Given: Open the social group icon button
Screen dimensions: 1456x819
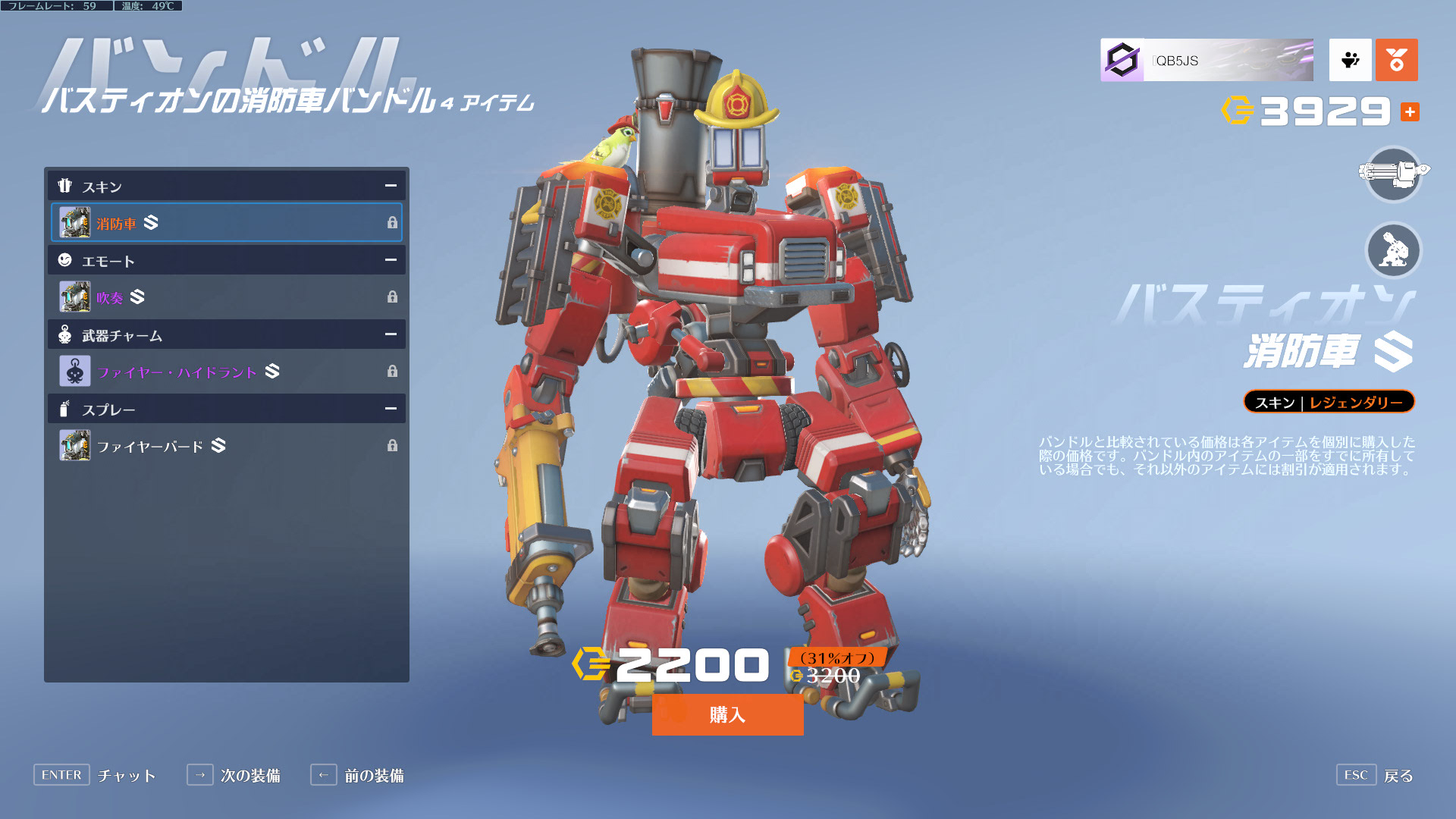Looking at the screenshot, I should pyautogui.click(x=1350, y=60).
